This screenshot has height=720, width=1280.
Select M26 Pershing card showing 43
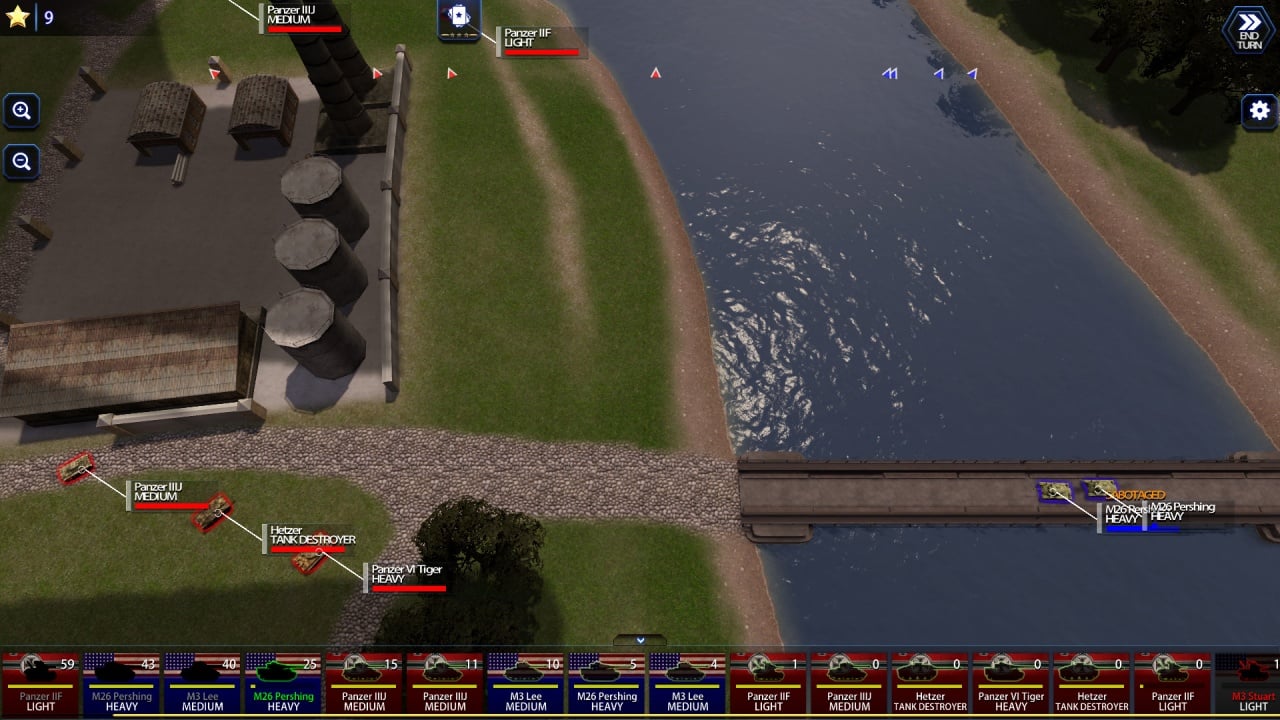coord(121,684)
